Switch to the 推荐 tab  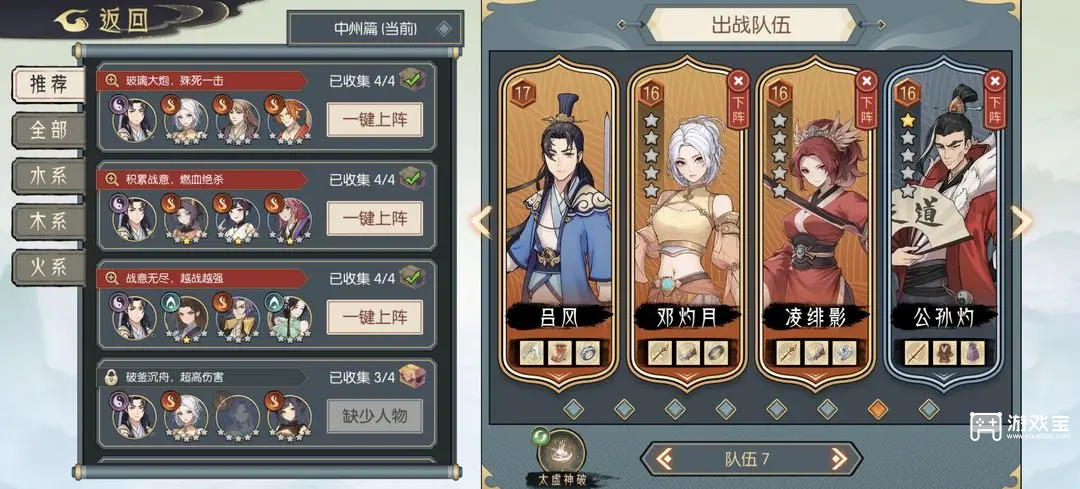48,85
